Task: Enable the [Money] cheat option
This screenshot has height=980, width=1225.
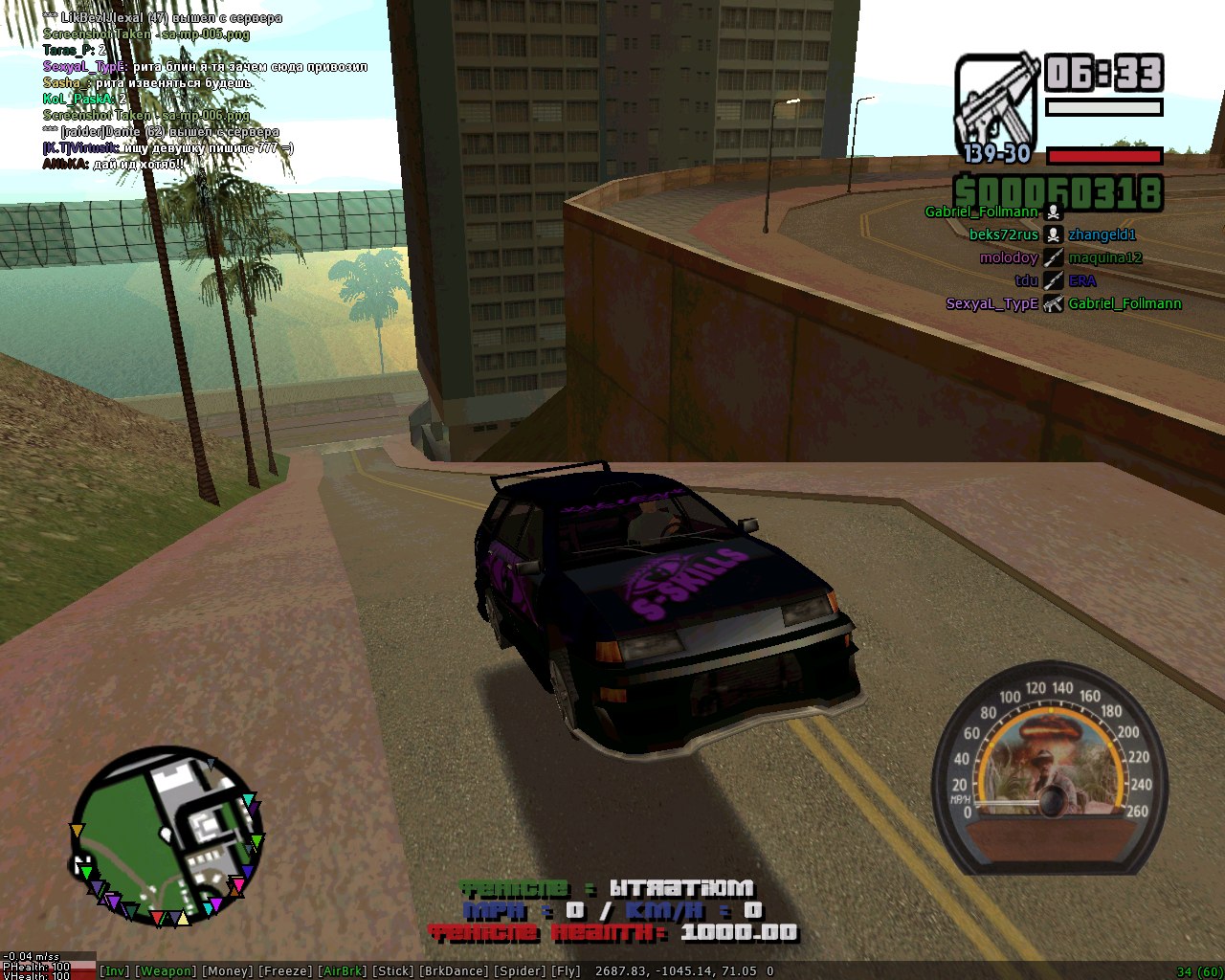Action: pyautogui.click(x=228, y=970)
